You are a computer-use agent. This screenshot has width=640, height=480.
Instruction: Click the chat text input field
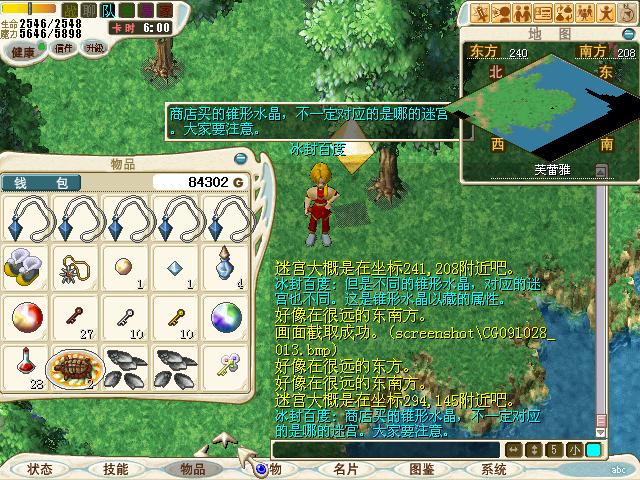(385, 450)
